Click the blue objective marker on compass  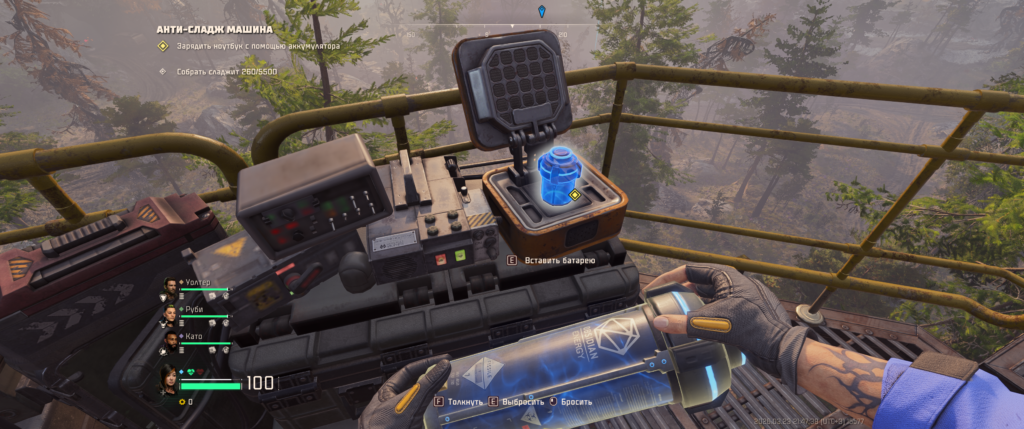point(542,11)
